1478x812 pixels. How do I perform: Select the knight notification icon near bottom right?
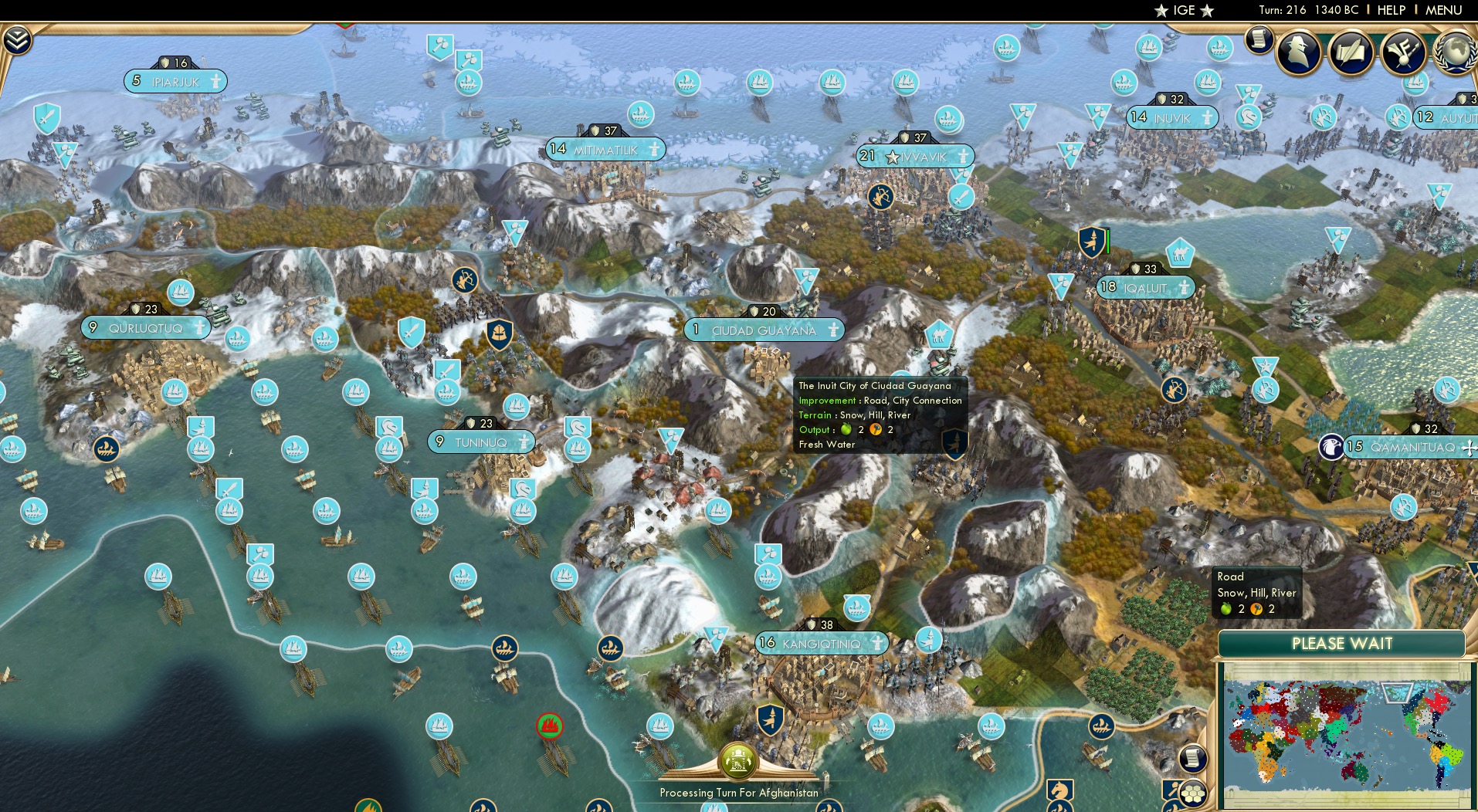pyautogui.click(x=1059, y=792)
